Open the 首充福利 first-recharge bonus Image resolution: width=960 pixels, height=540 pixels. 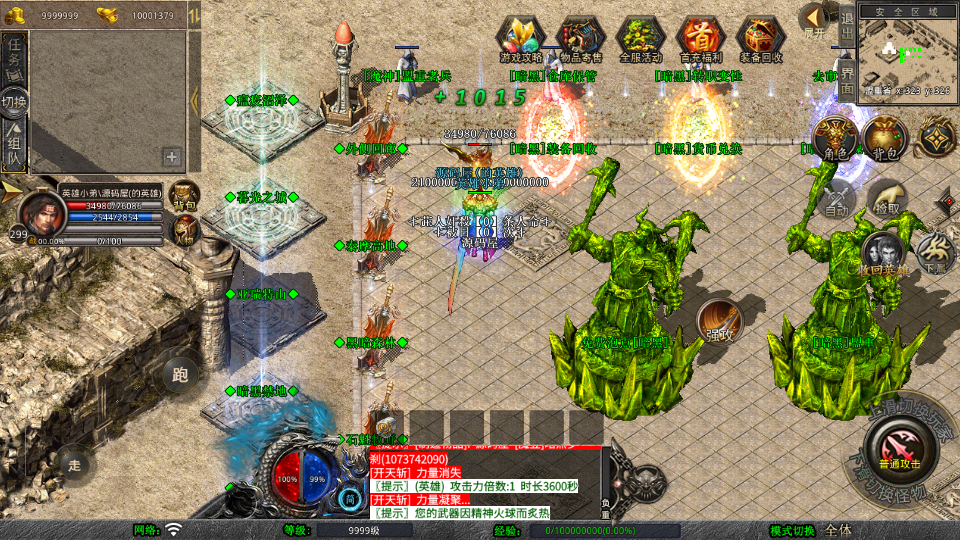coord(701,39)
